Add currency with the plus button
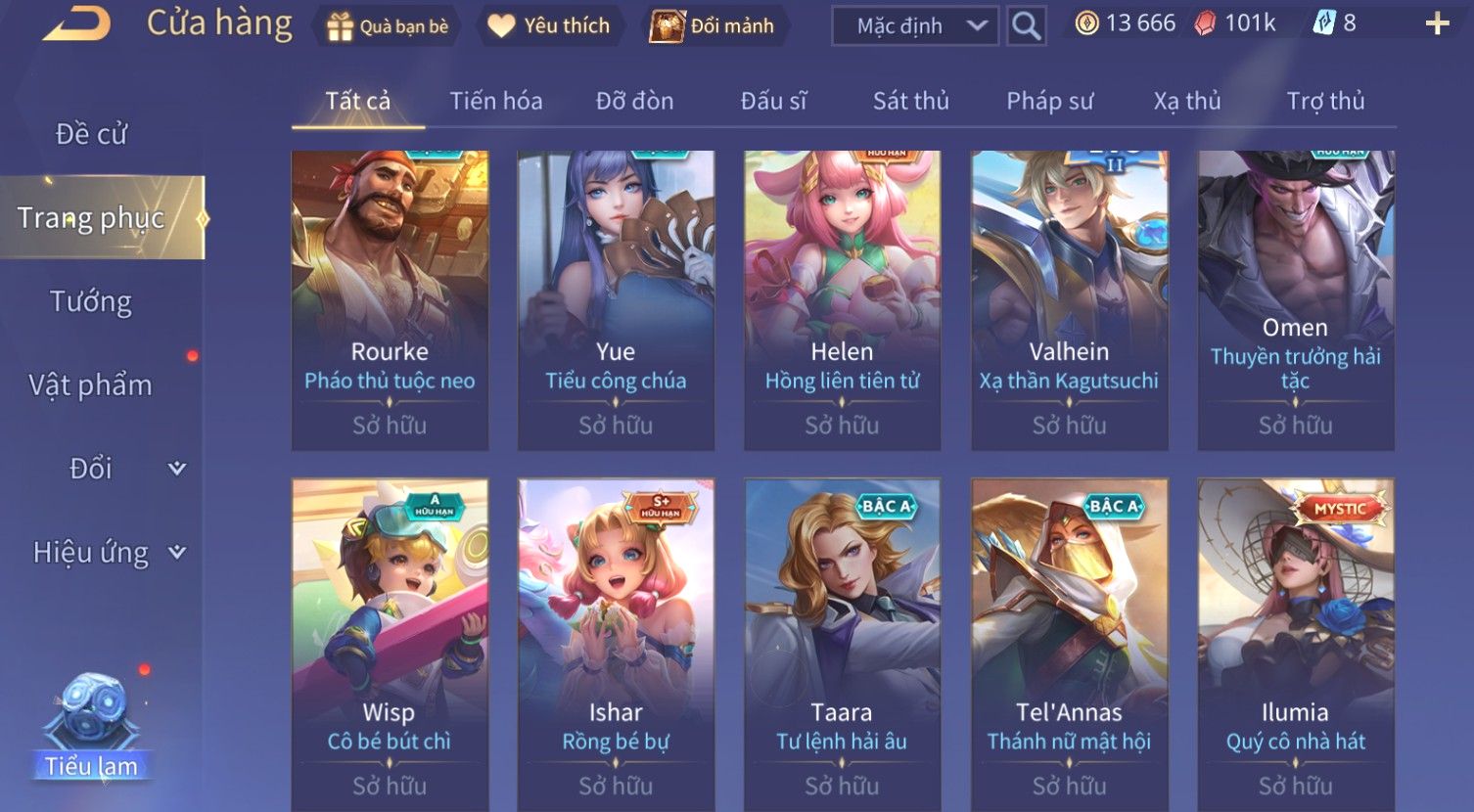Screen dimensions: 1474x812 click(1437, 24)
